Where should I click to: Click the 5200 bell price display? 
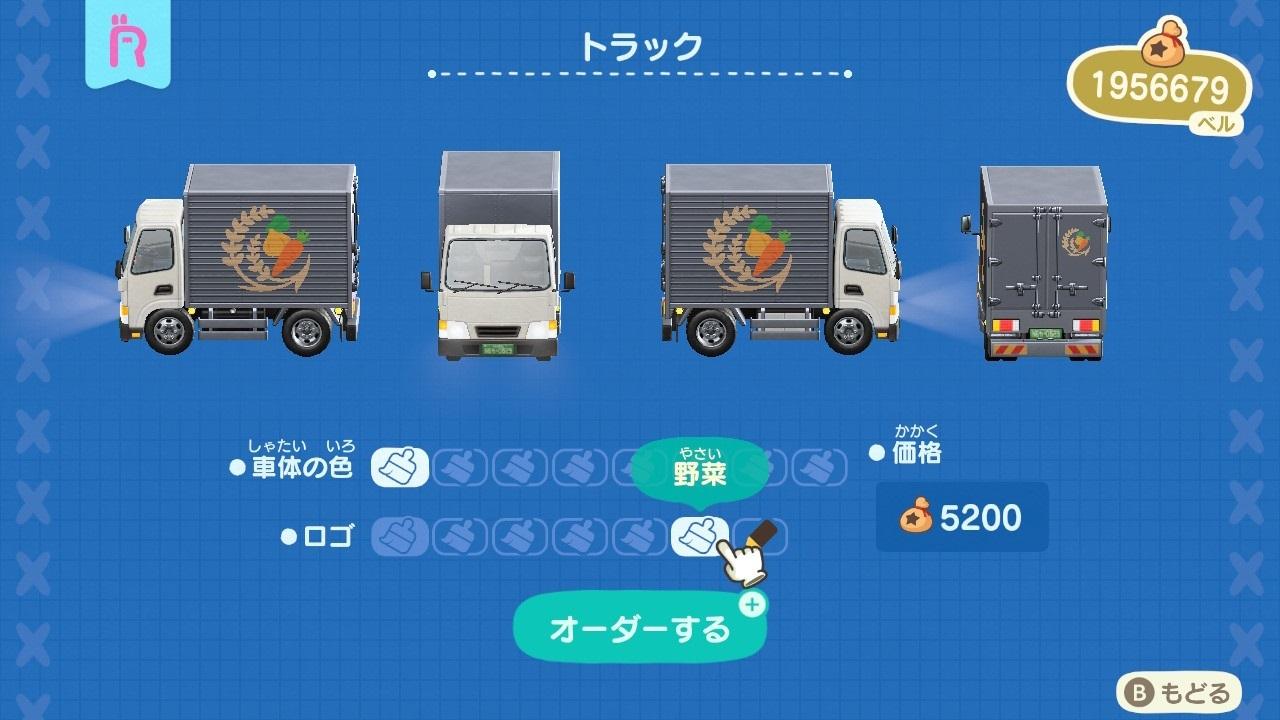click(x=962, y=518)
